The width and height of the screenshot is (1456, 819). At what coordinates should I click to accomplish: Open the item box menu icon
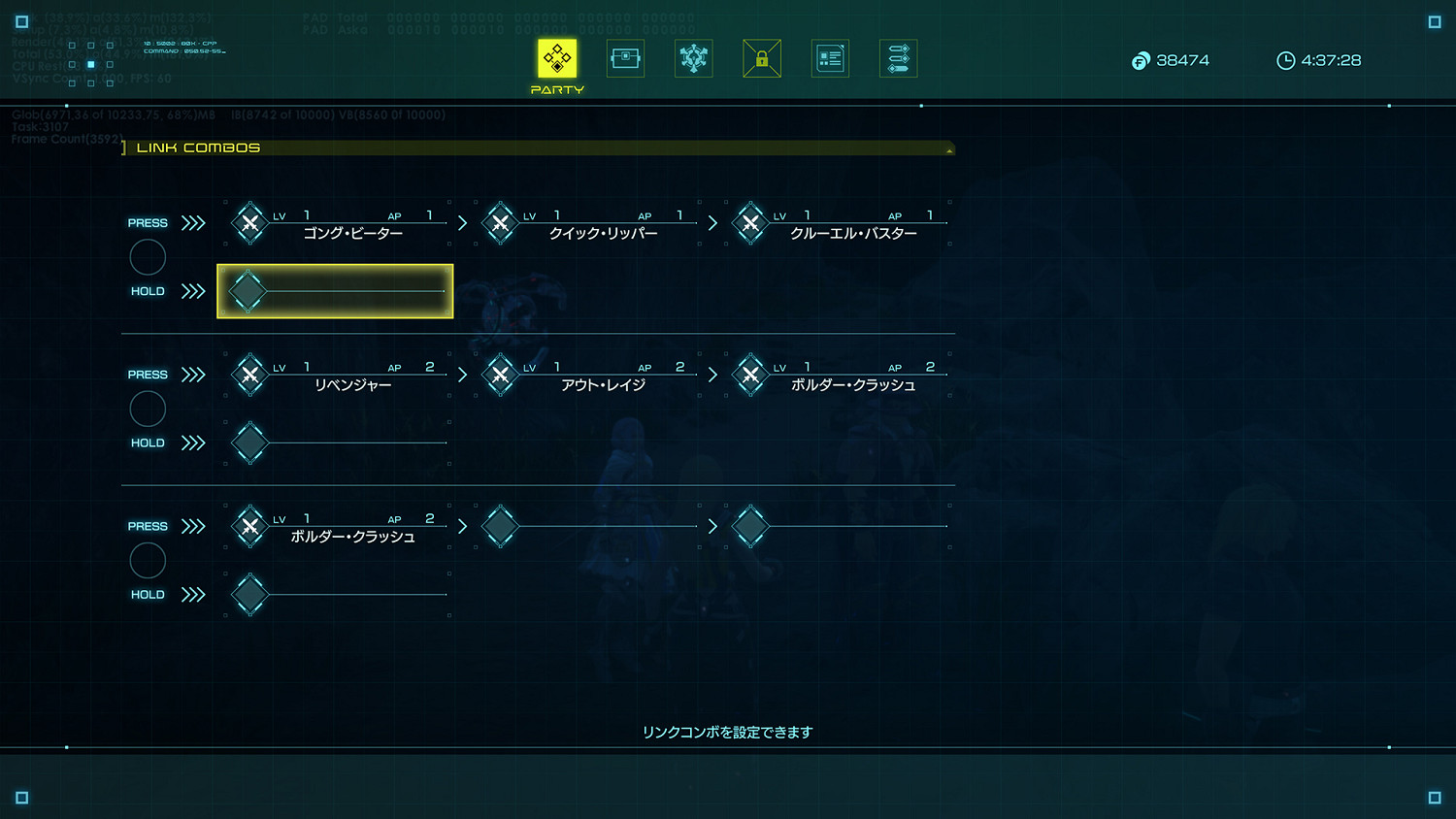pos(625,58)
